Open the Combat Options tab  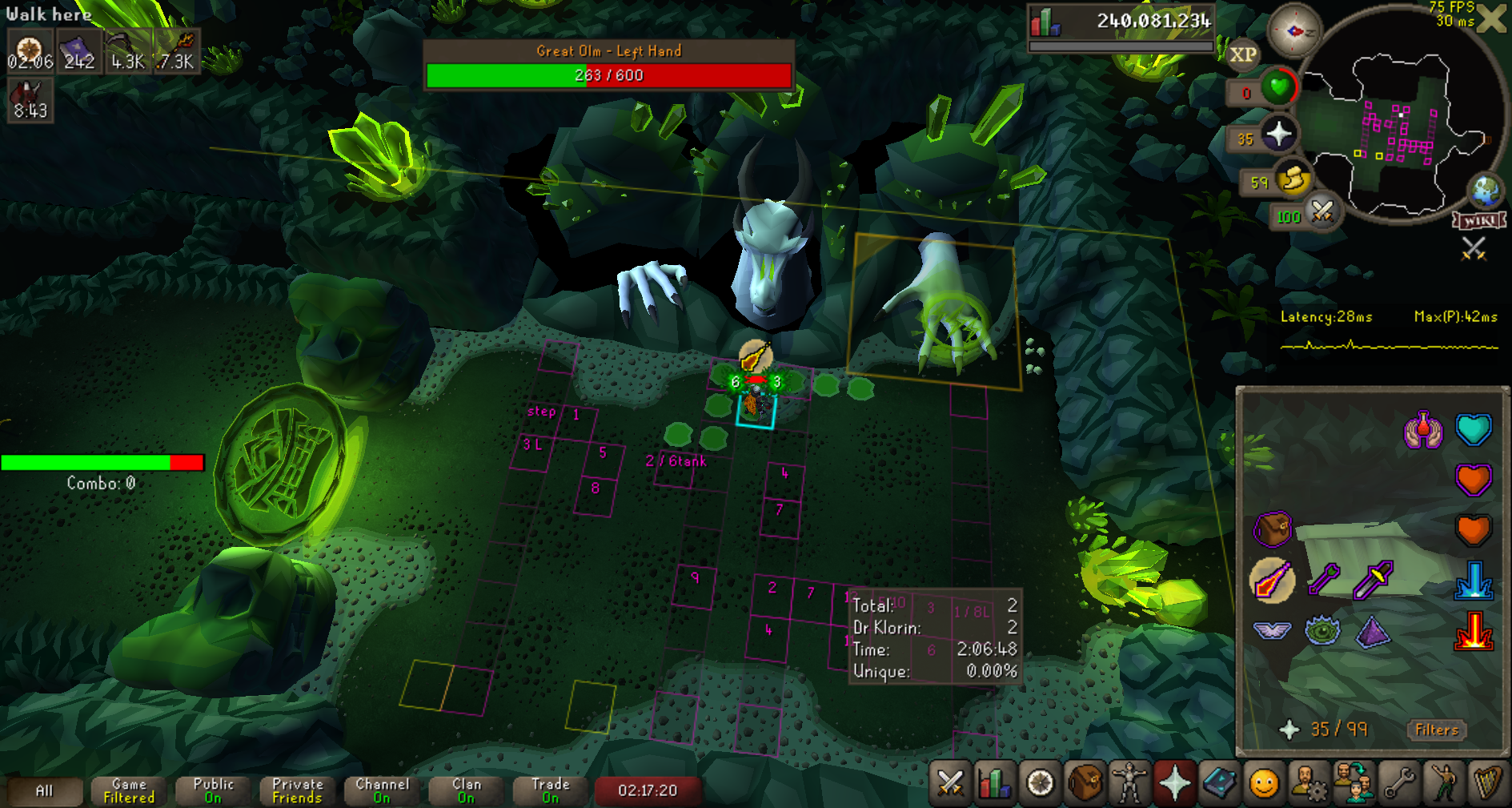point(950,783)
